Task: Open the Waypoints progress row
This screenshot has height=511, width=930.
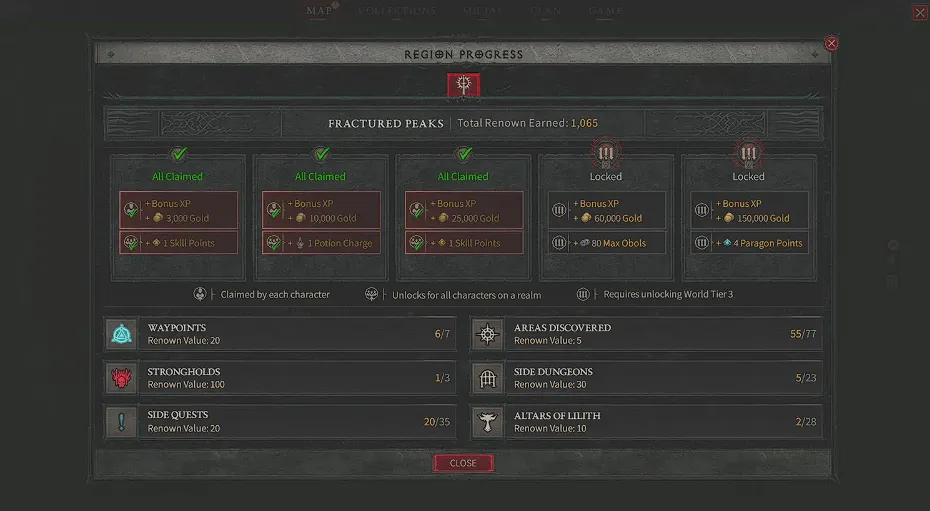Action: pos(280,334)
